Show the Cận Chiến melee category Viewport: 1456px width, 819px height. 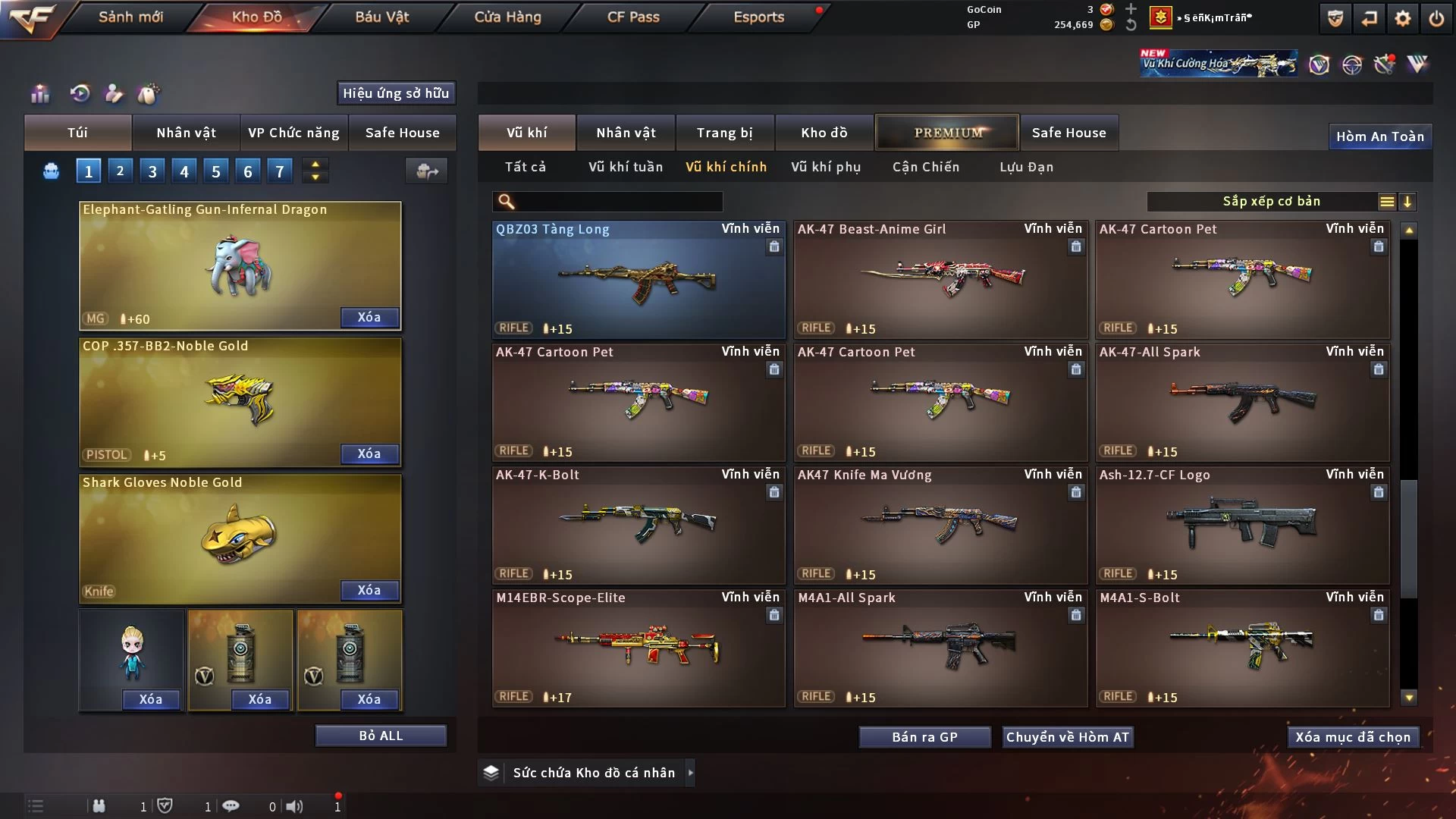pos(925,167)
